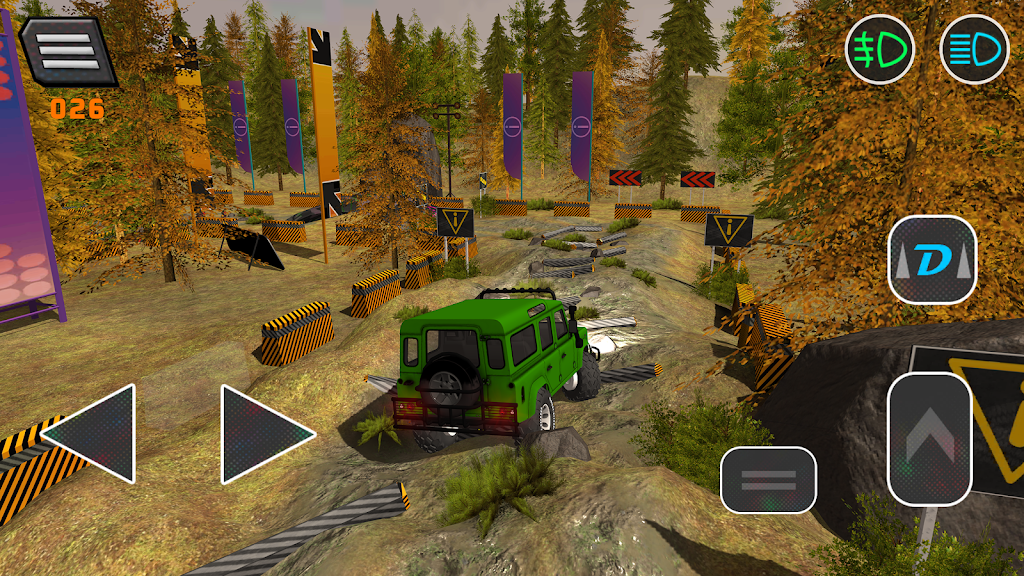The height and width of the screenshot is (576, 1024).
Task: Toggle the green low-beam headlights
Action: click(x=879, y=49)
